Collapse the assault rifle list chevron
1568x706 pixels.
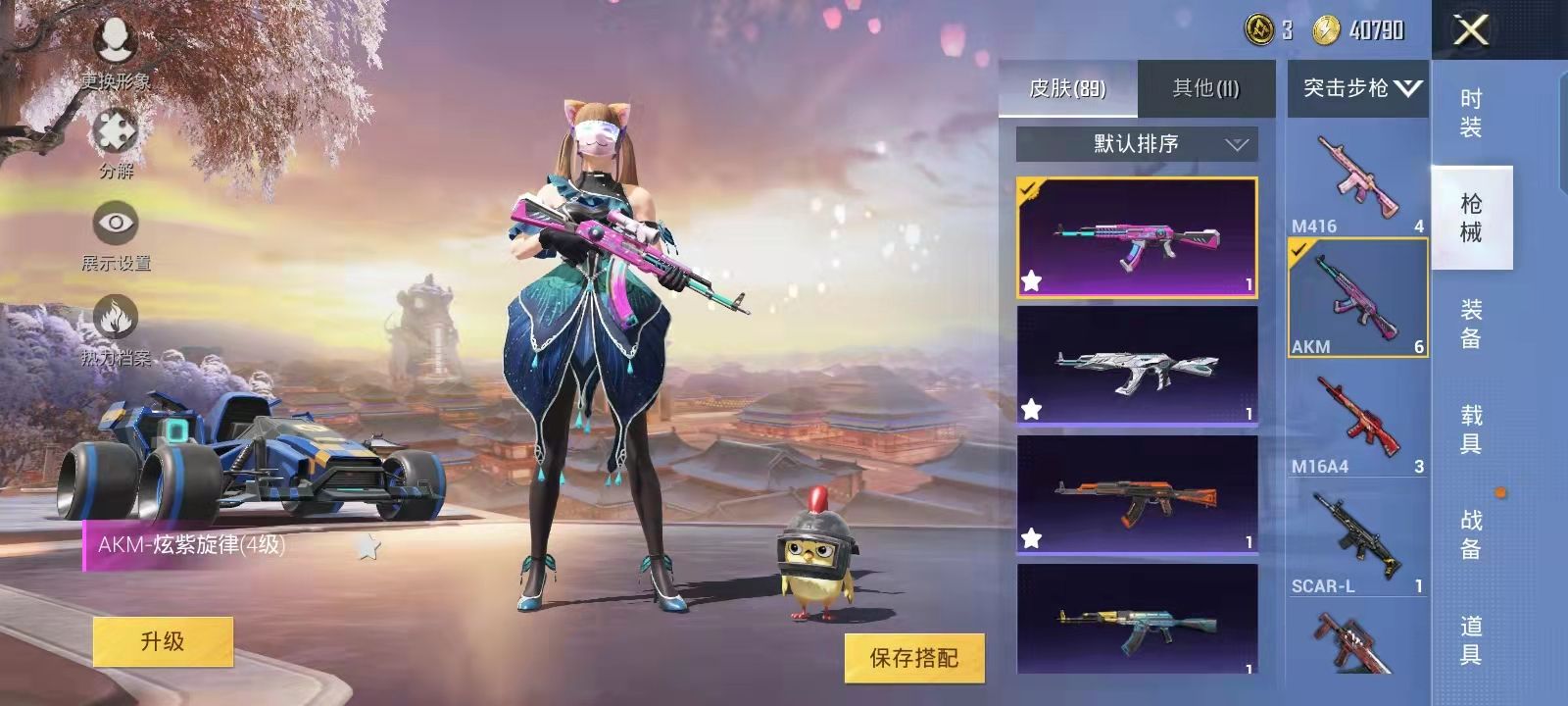[x=1408, y=87]
